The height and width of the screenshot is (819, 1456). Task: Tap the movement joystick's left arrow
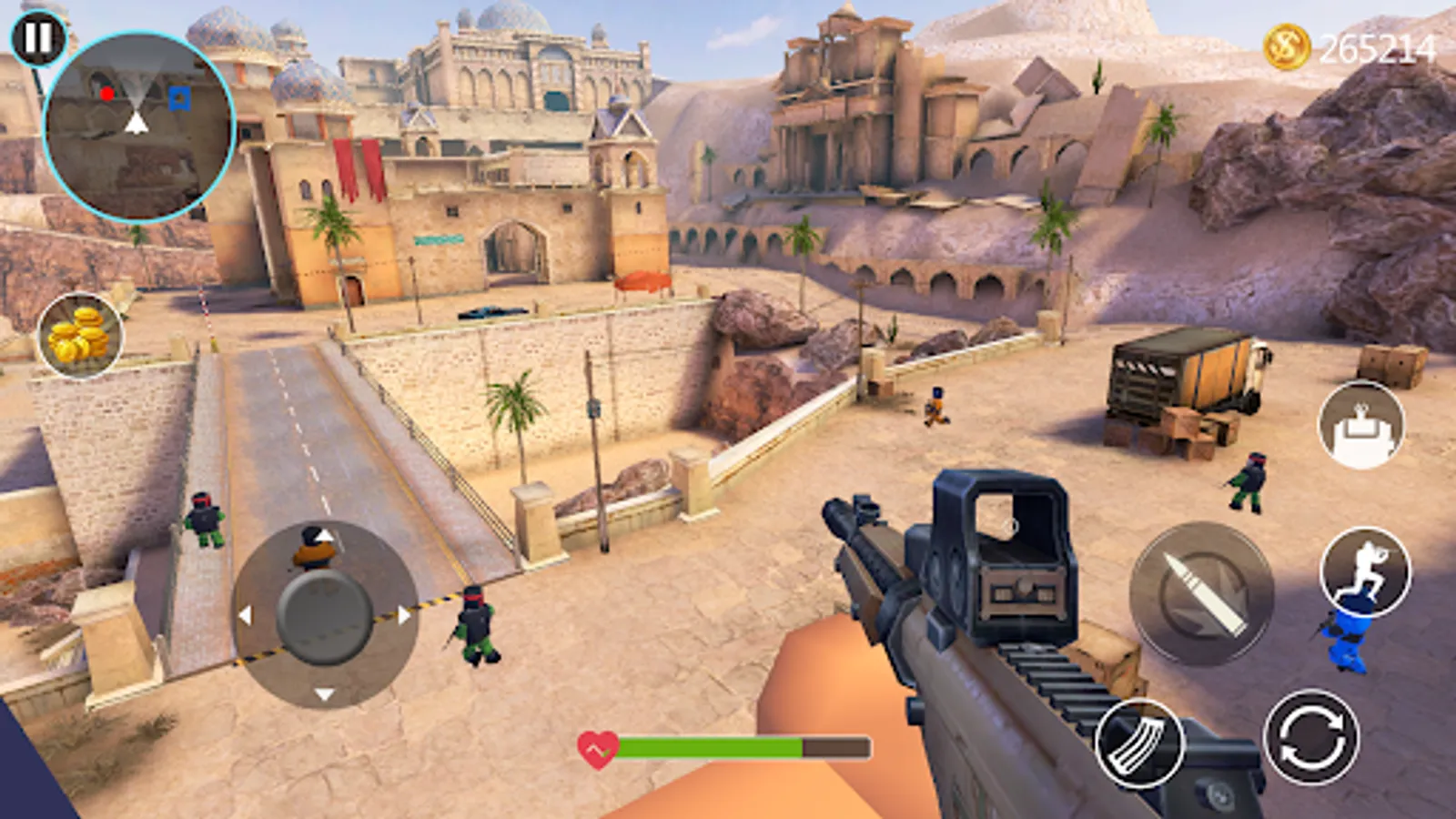point(245,615)
